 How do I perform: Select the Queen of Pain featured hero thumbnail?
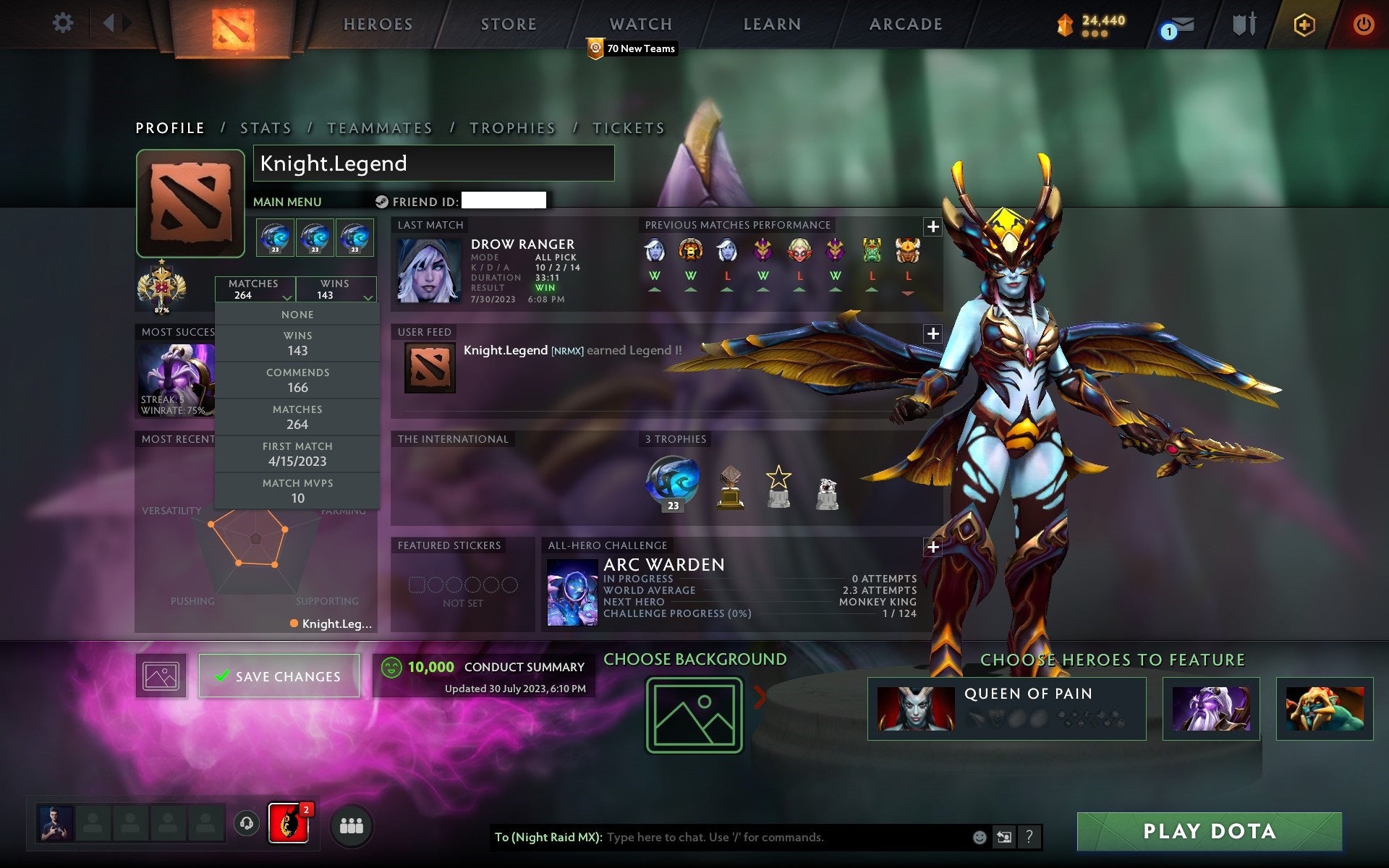pos(915,708)
